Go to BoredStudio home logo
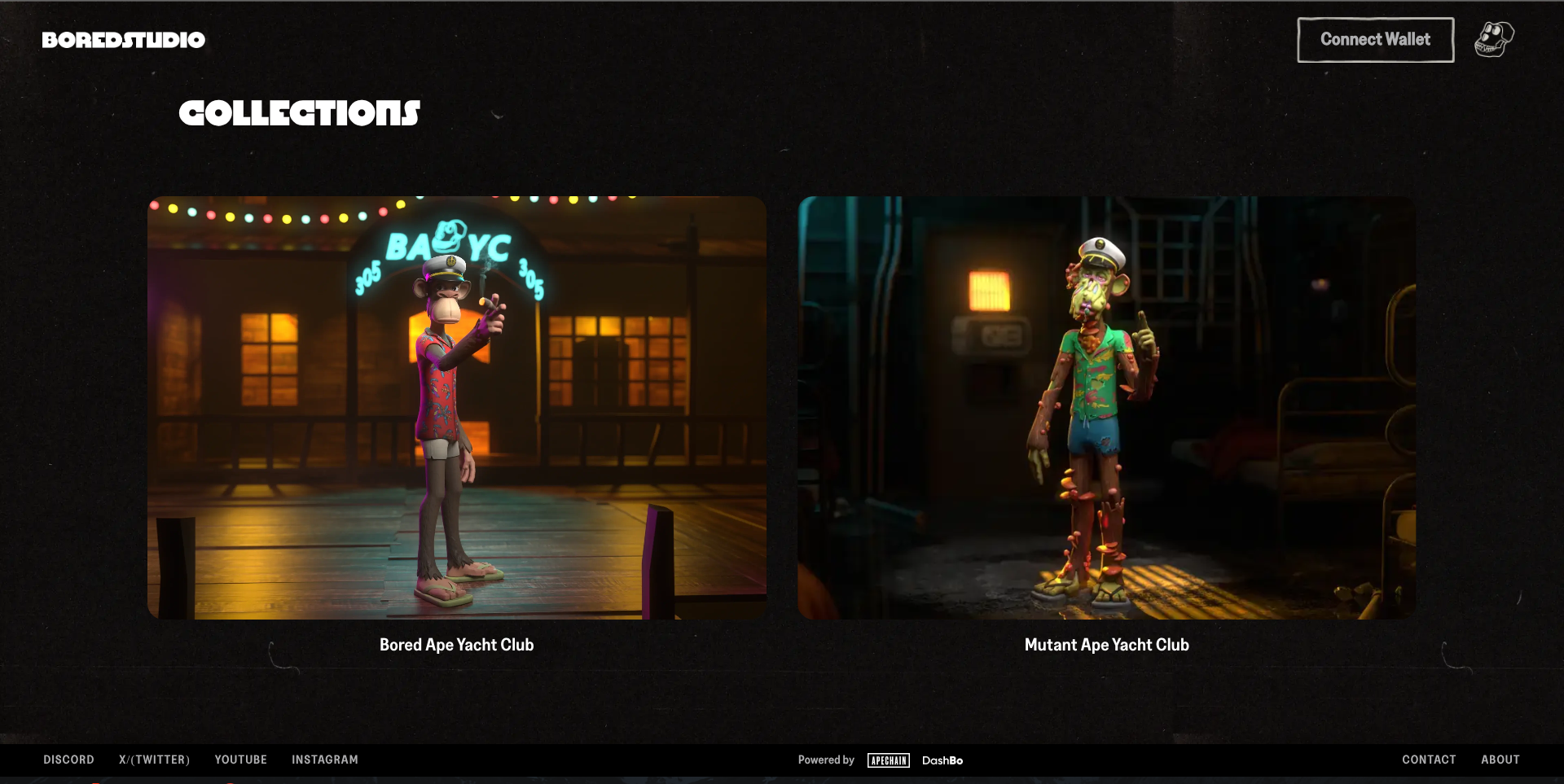The image size is (1564, 784). coord(124,40)
